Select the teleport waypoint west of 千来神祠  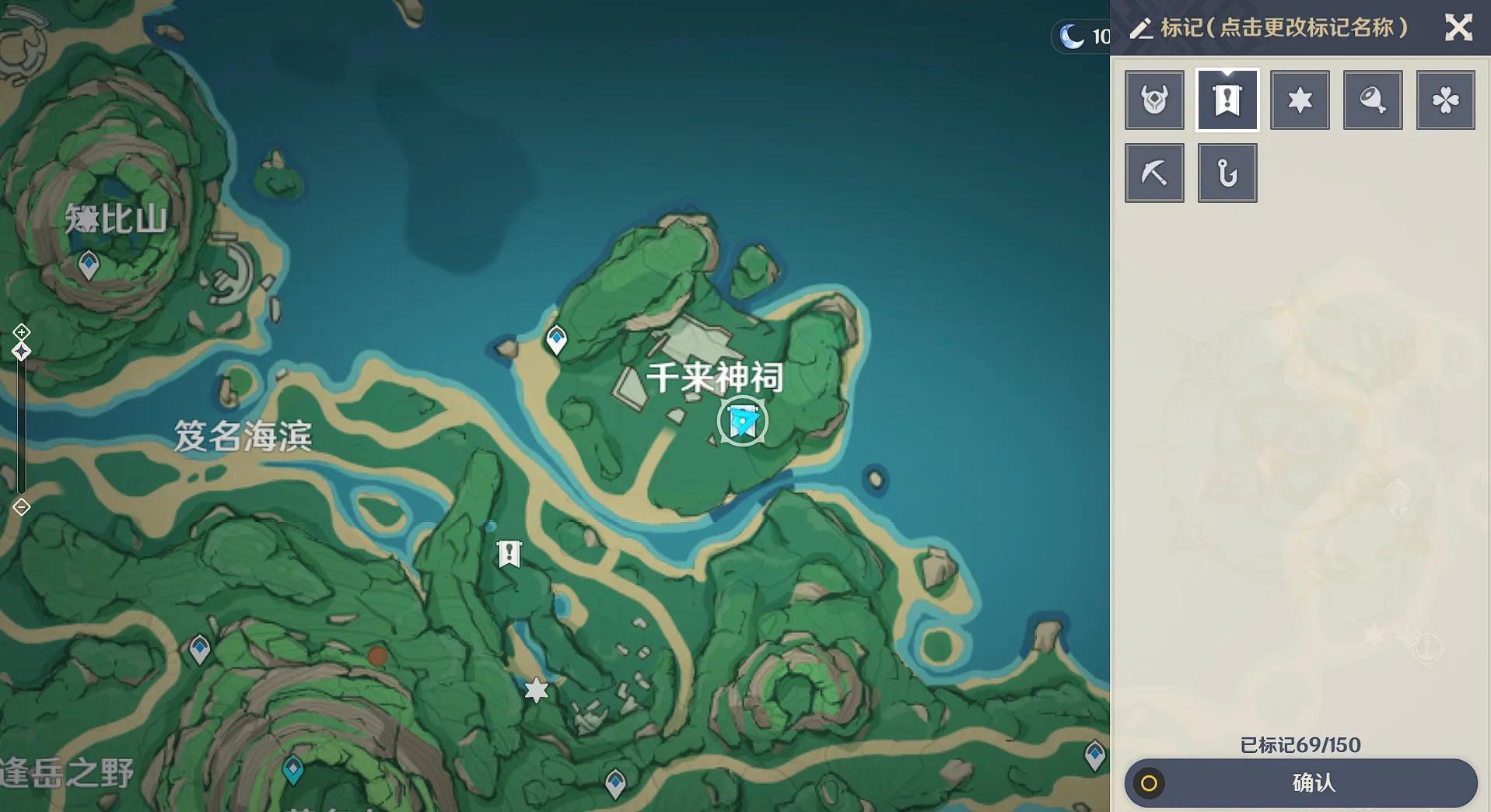[x=555, y=338]
